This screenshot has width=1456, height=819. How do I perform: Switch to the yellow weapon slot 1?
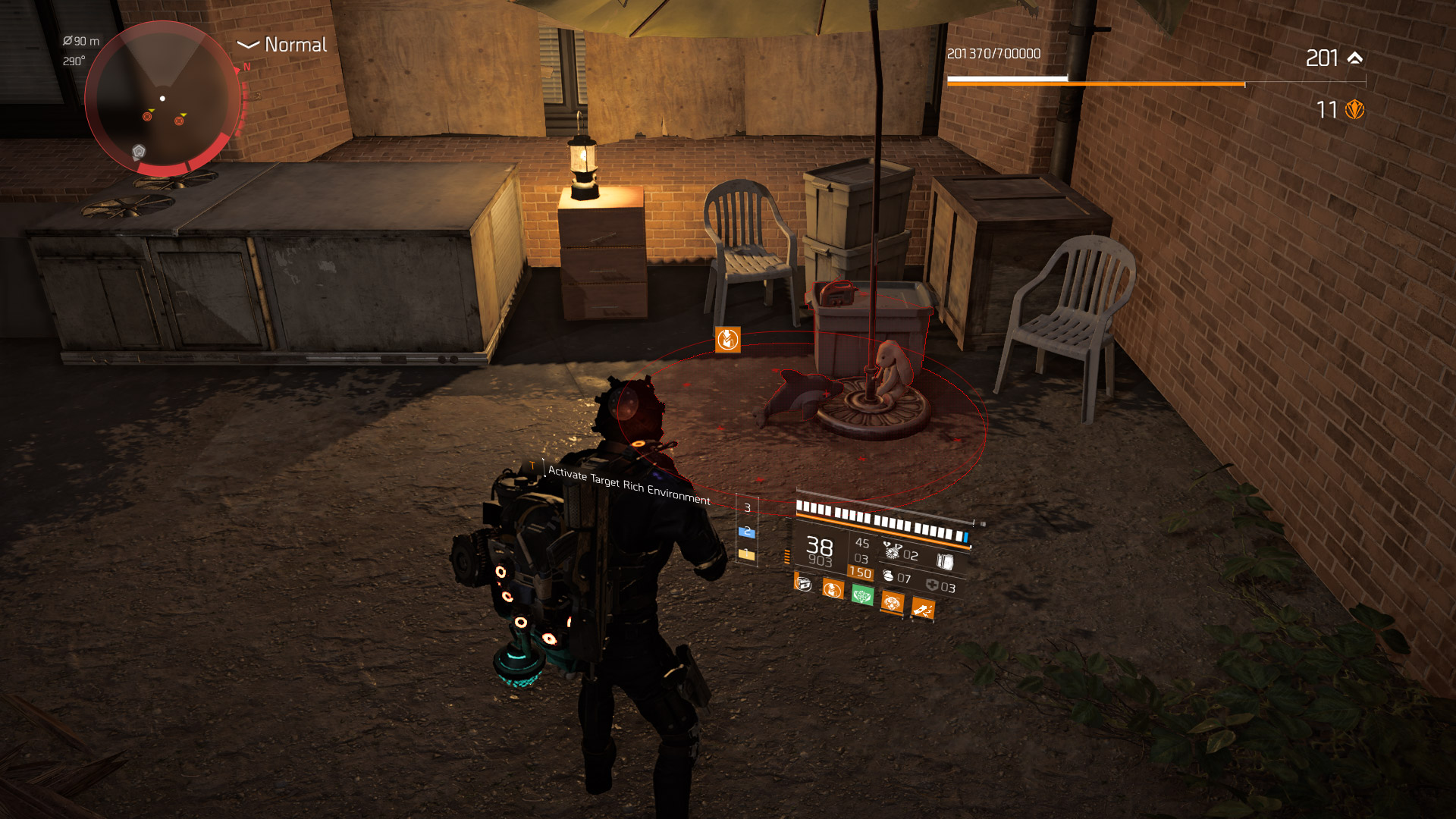tap(747, 555)
